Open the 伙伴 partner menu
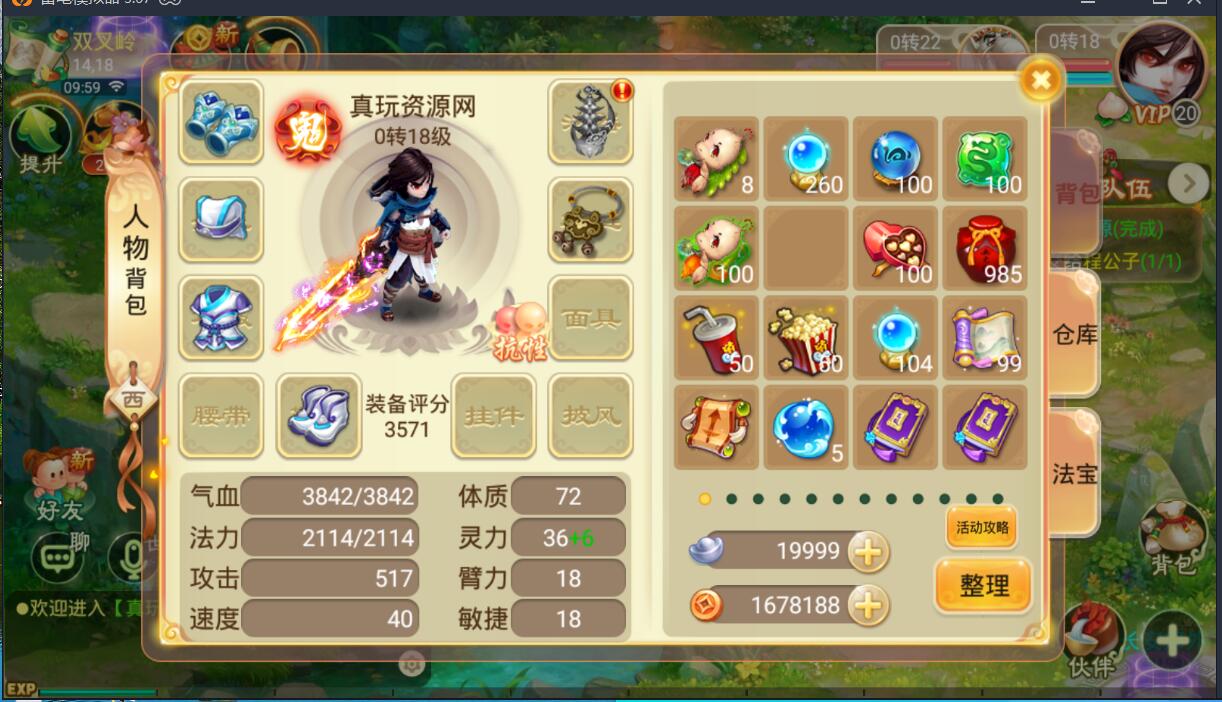1222x702 pixels. click(1090, 640)
